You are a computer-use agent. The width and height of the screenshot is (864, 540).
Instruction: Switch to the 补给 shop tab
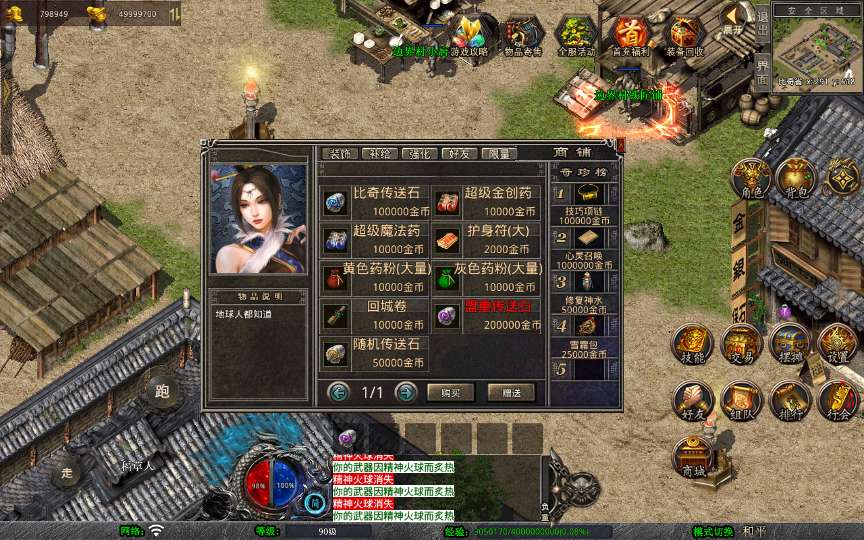380,154
